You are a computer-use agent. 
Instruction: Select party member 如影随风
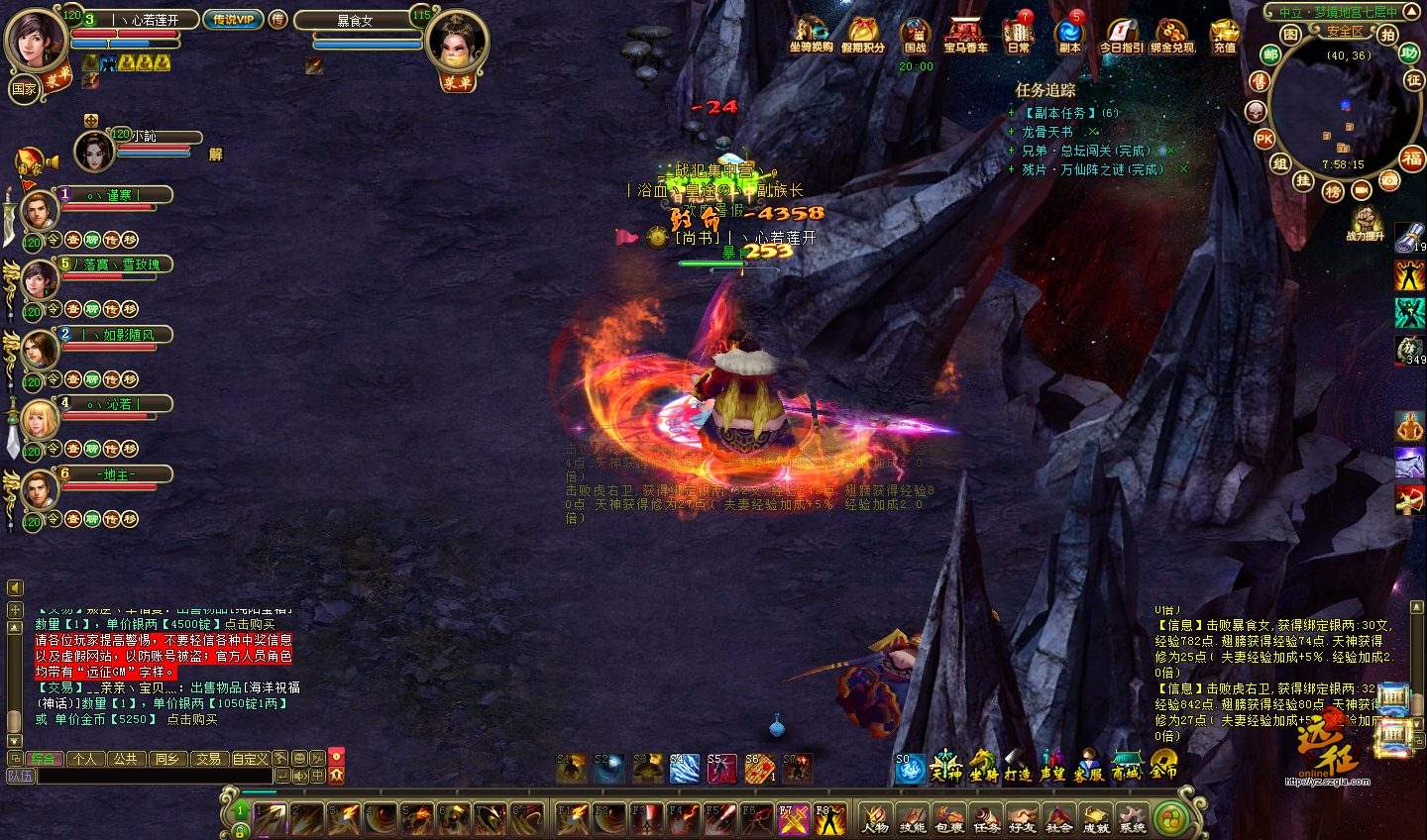click(117, 335)
